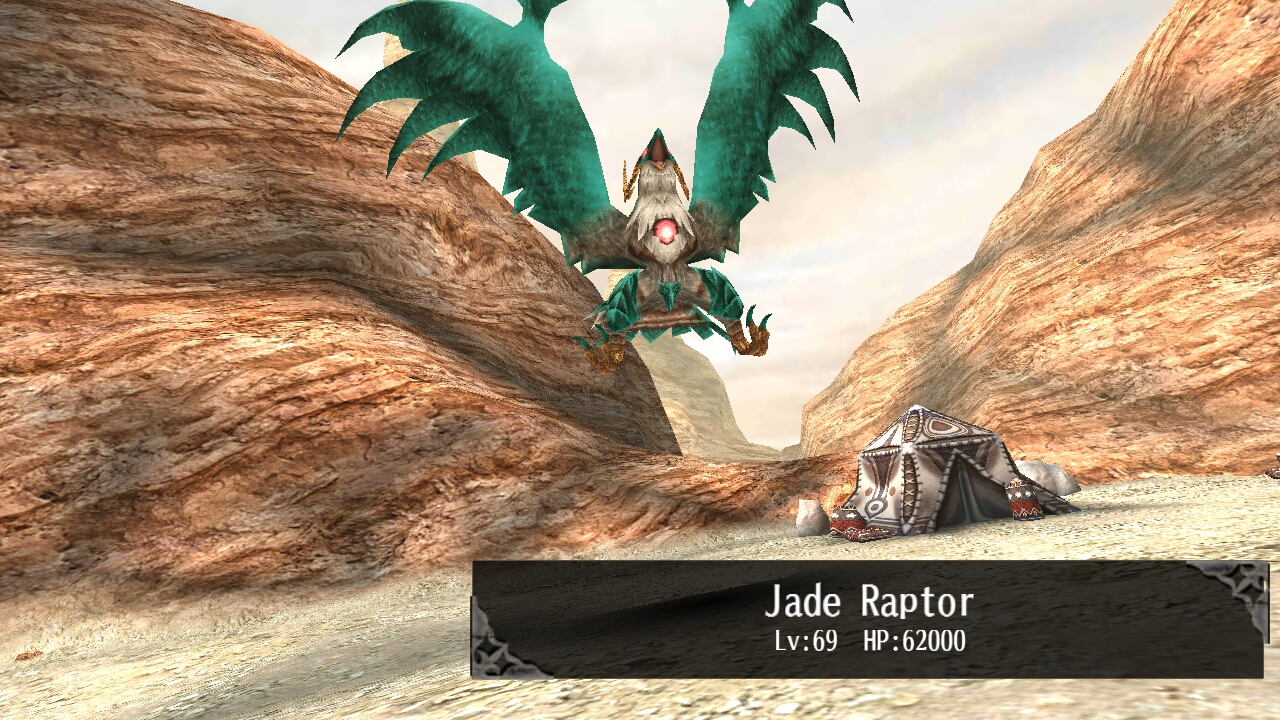The image size is (1280, 720).
Task: Select the striped pot at the tent's right side
Action: click(1022, 500)
